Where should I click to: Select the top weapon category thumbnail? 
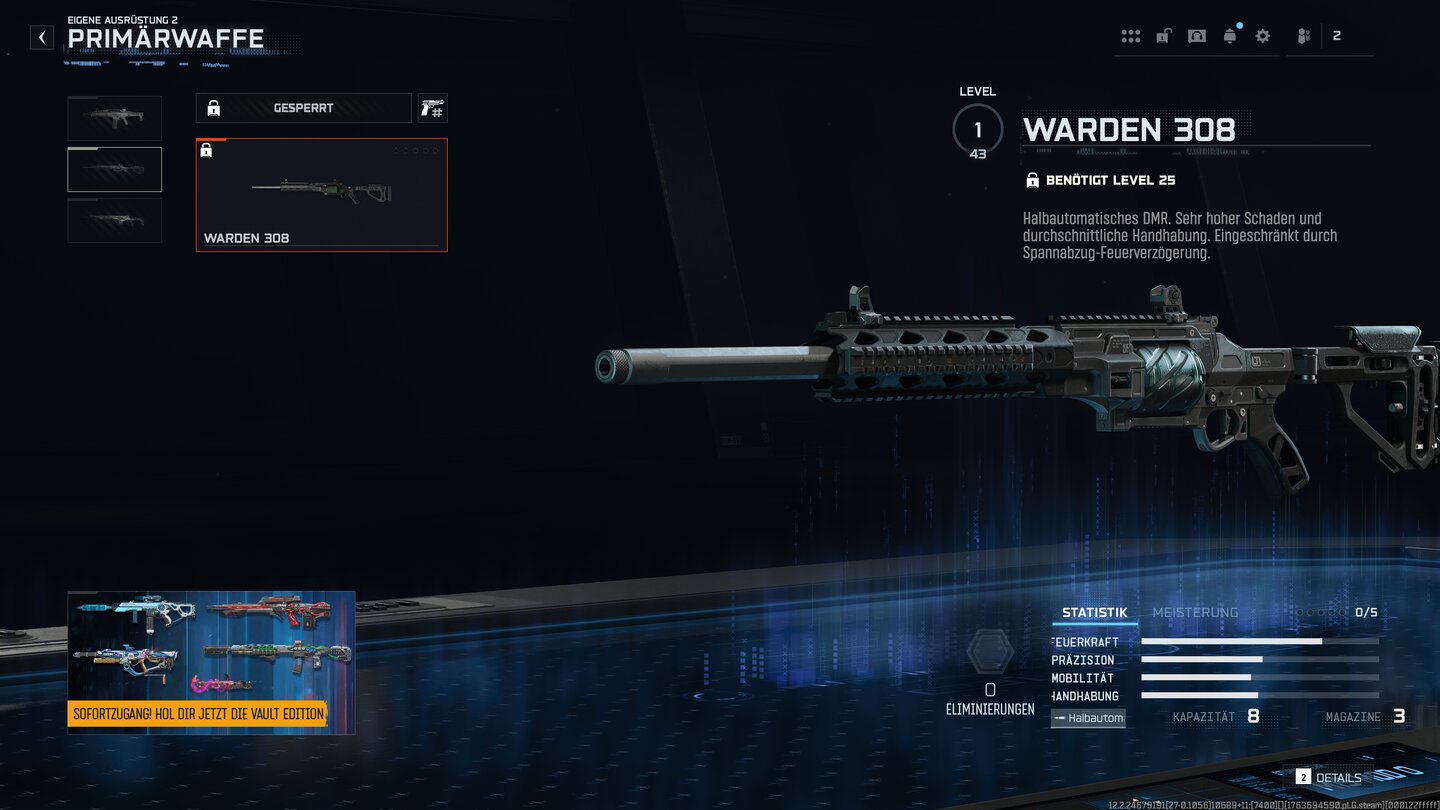114,118
